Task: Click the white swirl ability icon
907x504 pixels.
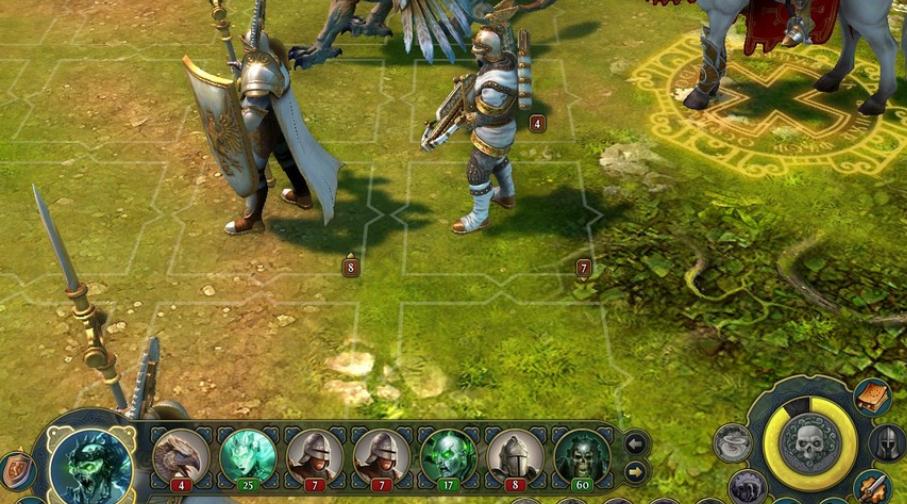Action: pos(732,443)
